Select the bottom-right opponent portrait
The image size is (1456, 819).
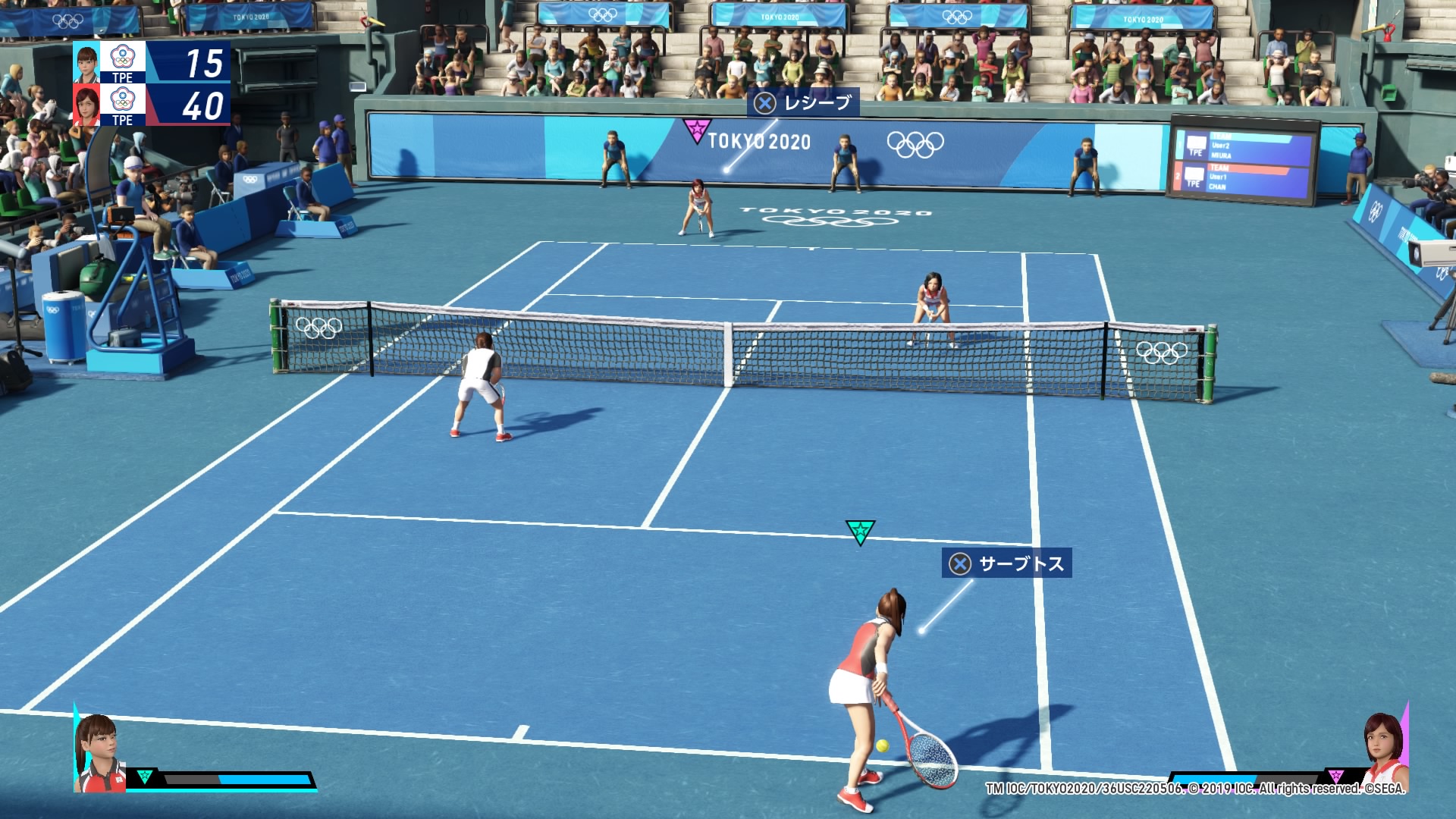click(x=1385, y=752)
